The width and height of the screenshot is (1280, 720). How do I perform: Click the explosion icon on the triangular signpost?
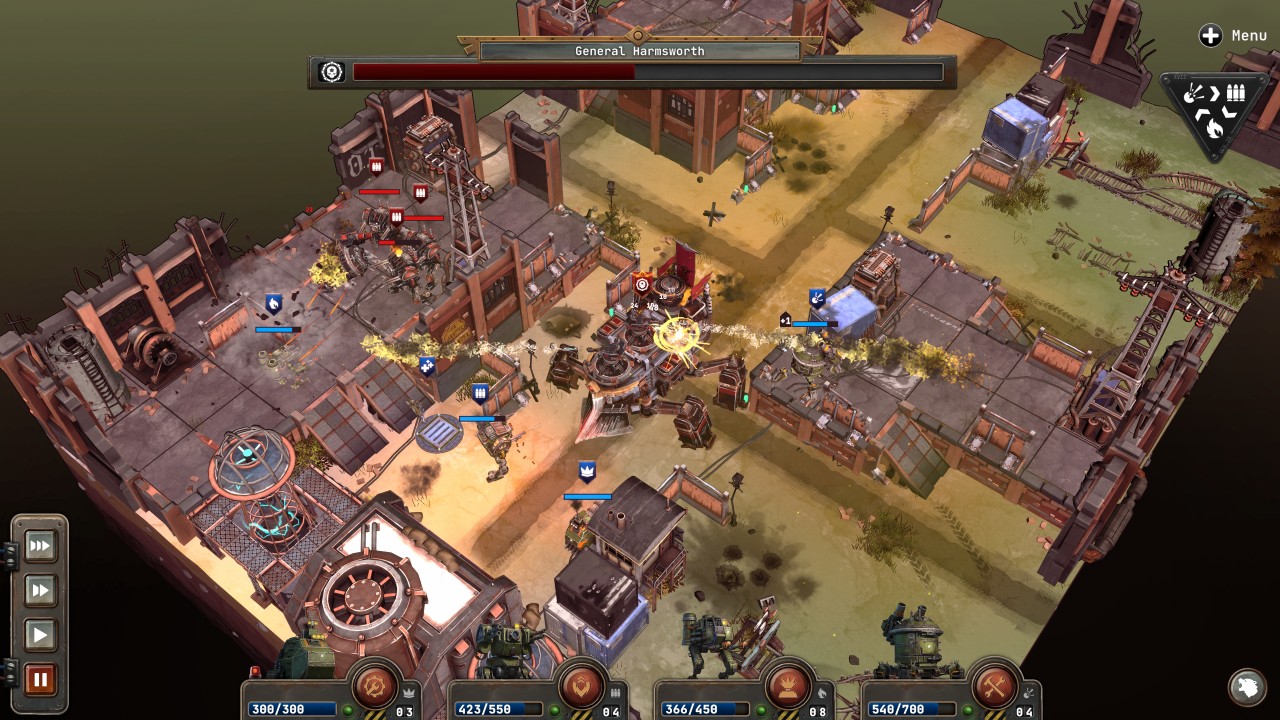coord(1192,92)
